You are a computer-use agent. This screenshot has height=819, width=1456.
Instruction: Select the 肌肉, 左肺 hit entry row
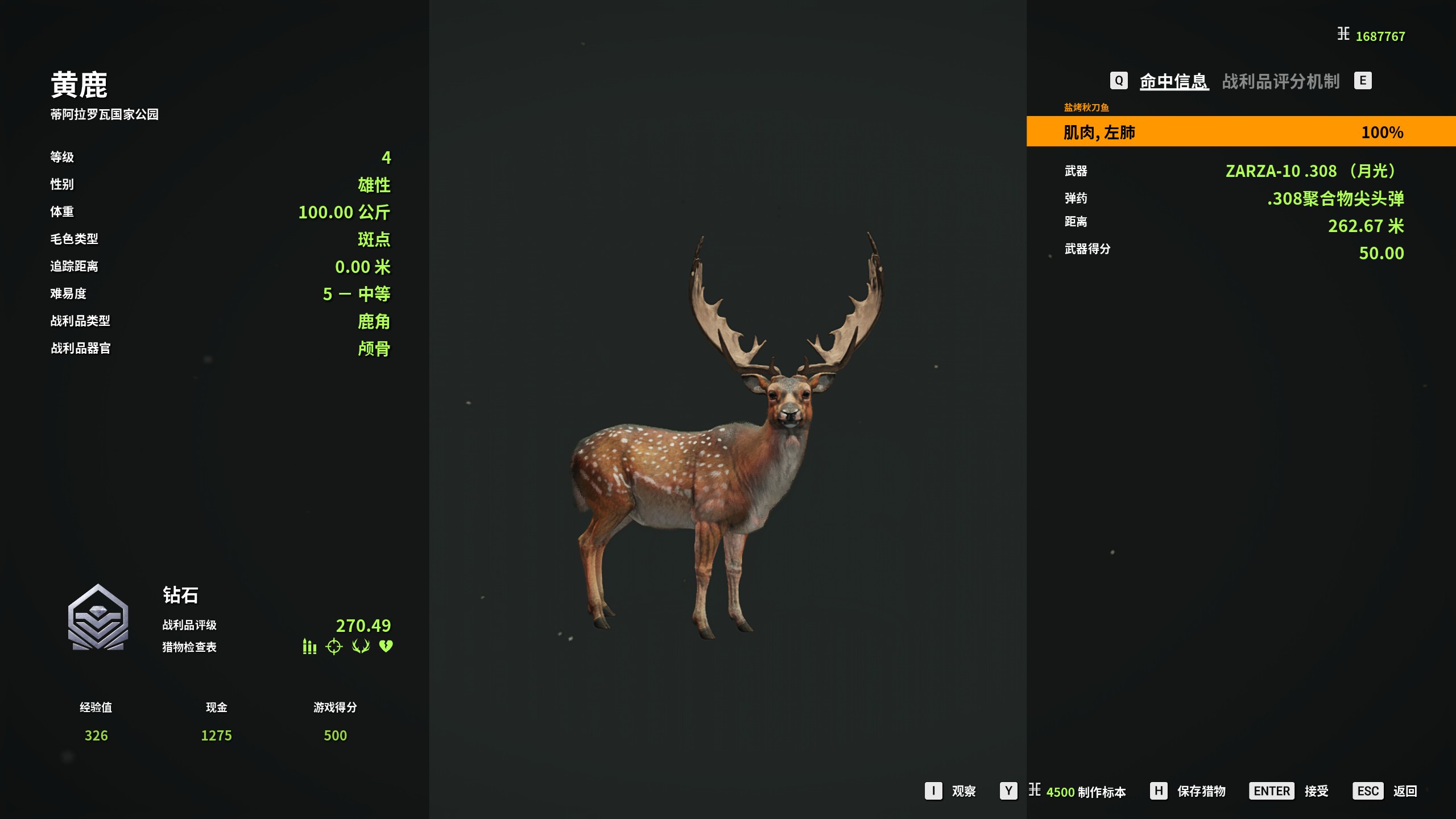click(1240, 132)
